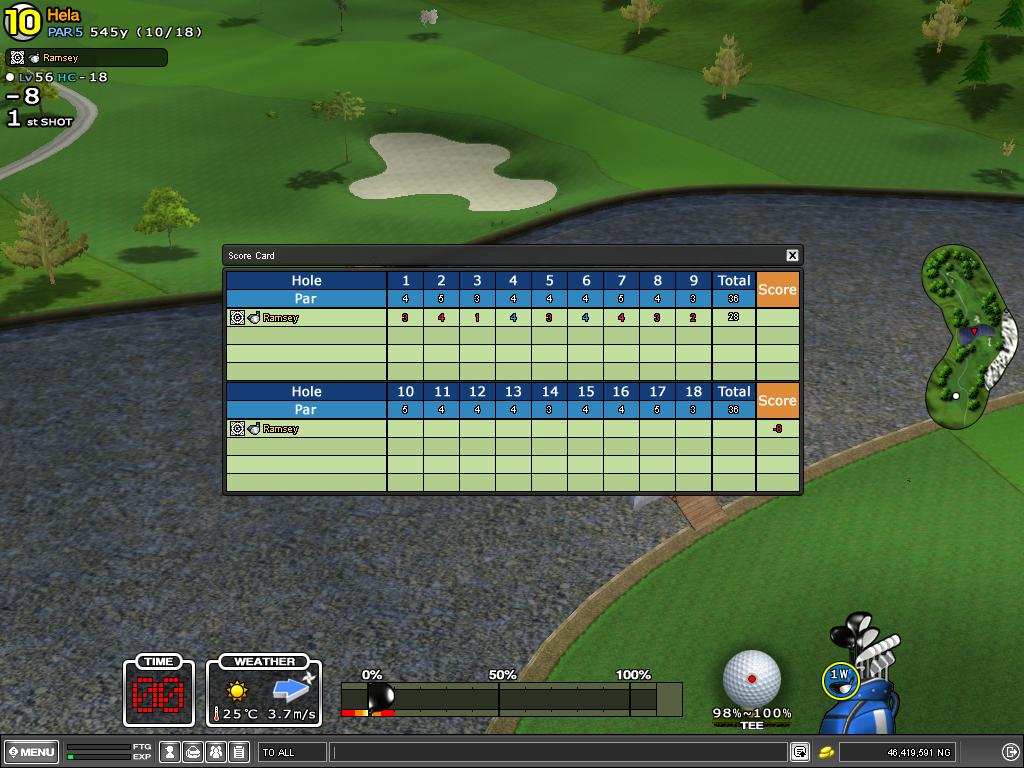Open the clipboard notes icon
This screenshot has width=1024, height=768.
[x=238, y=752]
